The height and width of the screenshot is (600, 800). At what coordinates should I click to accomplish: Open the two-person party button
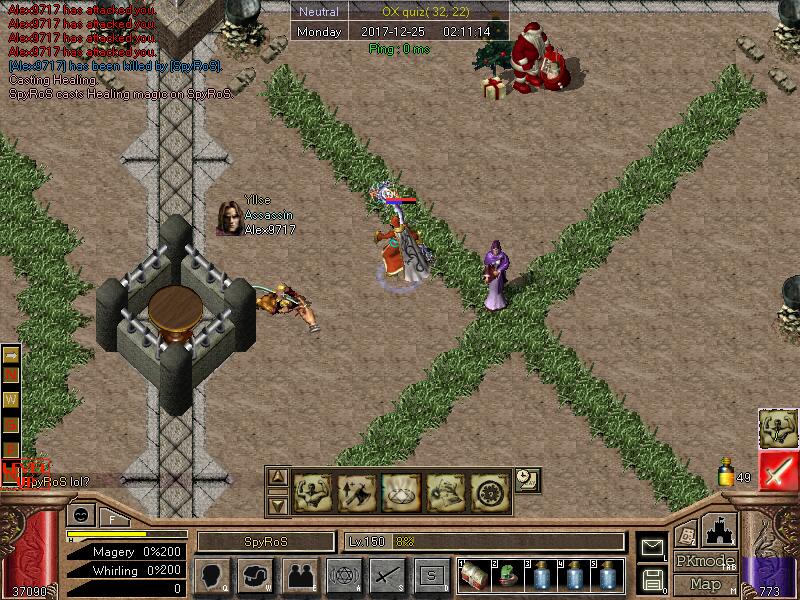tap(299, 576)
